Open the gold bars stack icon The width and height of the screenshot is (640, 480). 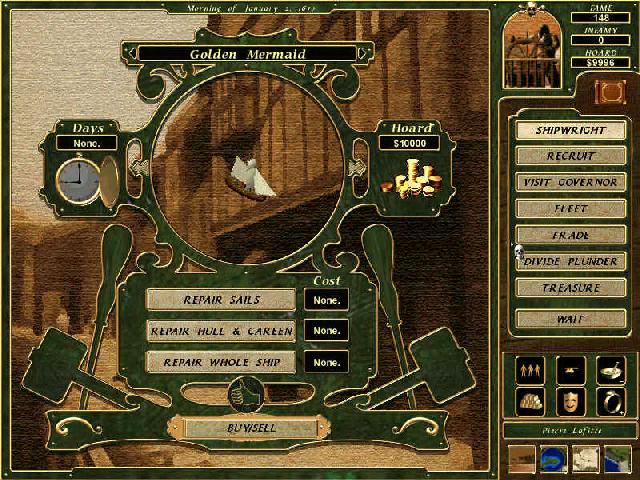[x=530, y=401]
